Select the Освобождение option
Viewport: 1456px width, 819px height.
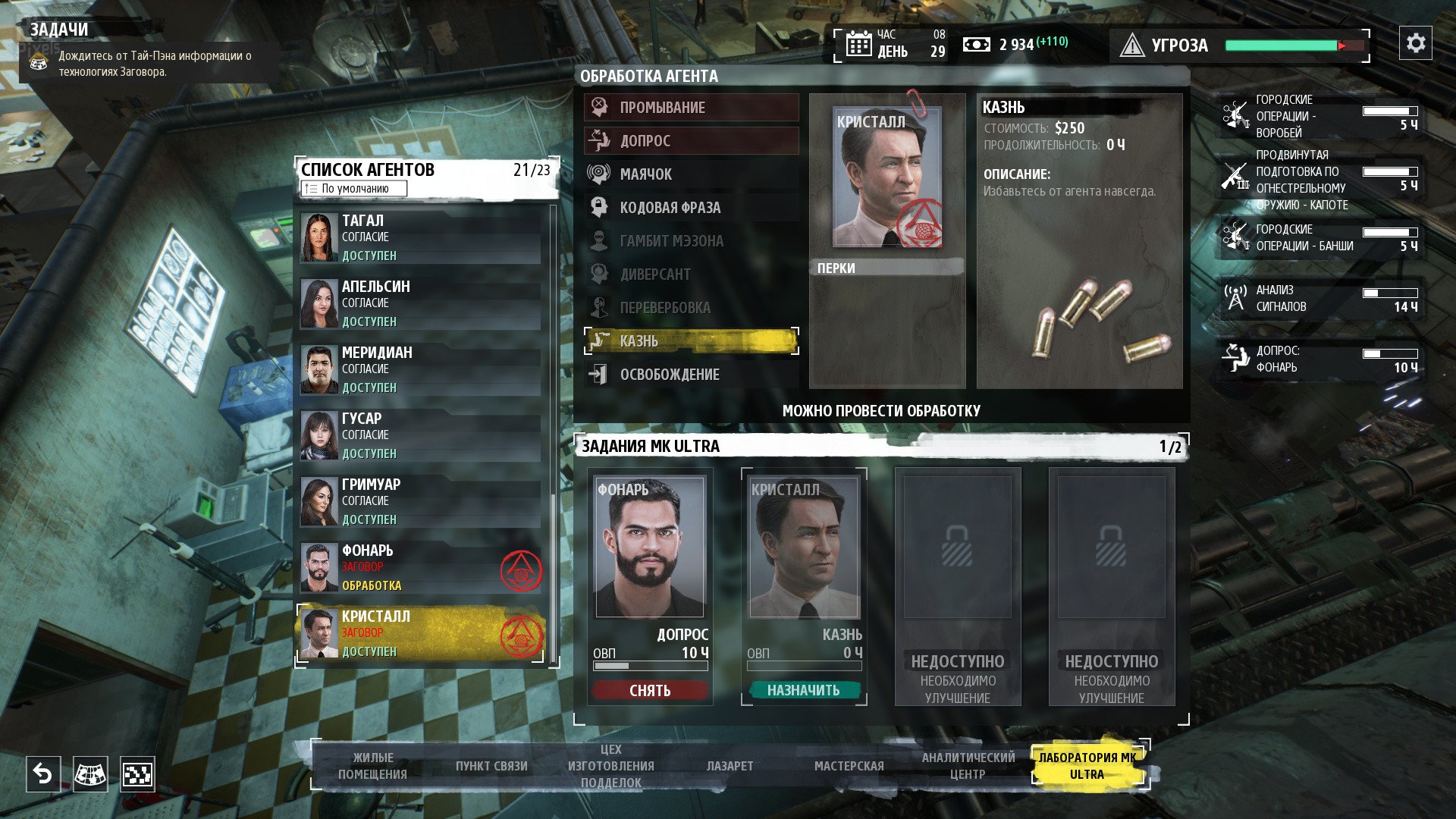click(x=691, y=375)
